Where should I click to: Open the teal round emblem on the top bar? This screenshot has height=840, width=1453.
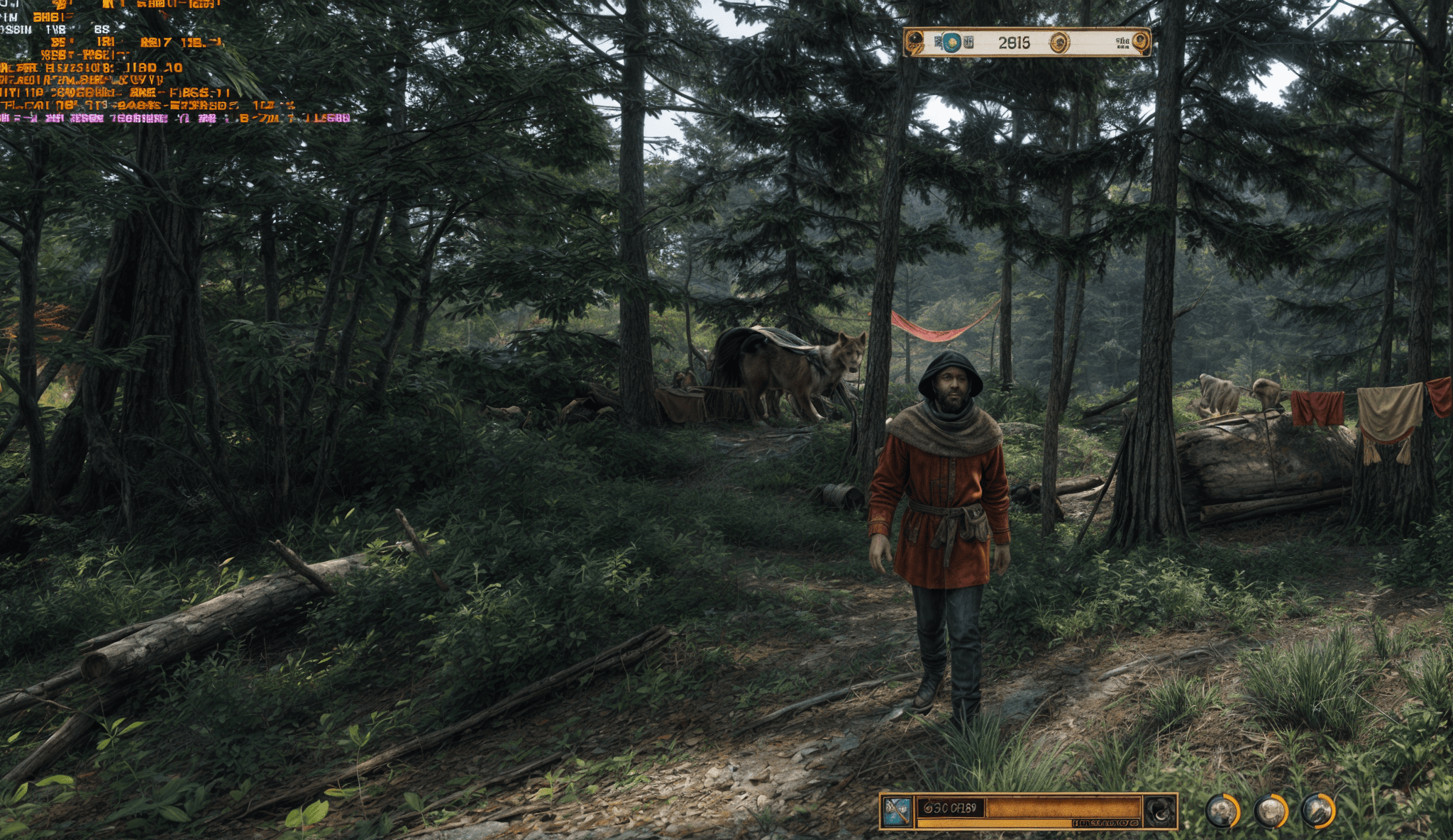tap(951, 43)
